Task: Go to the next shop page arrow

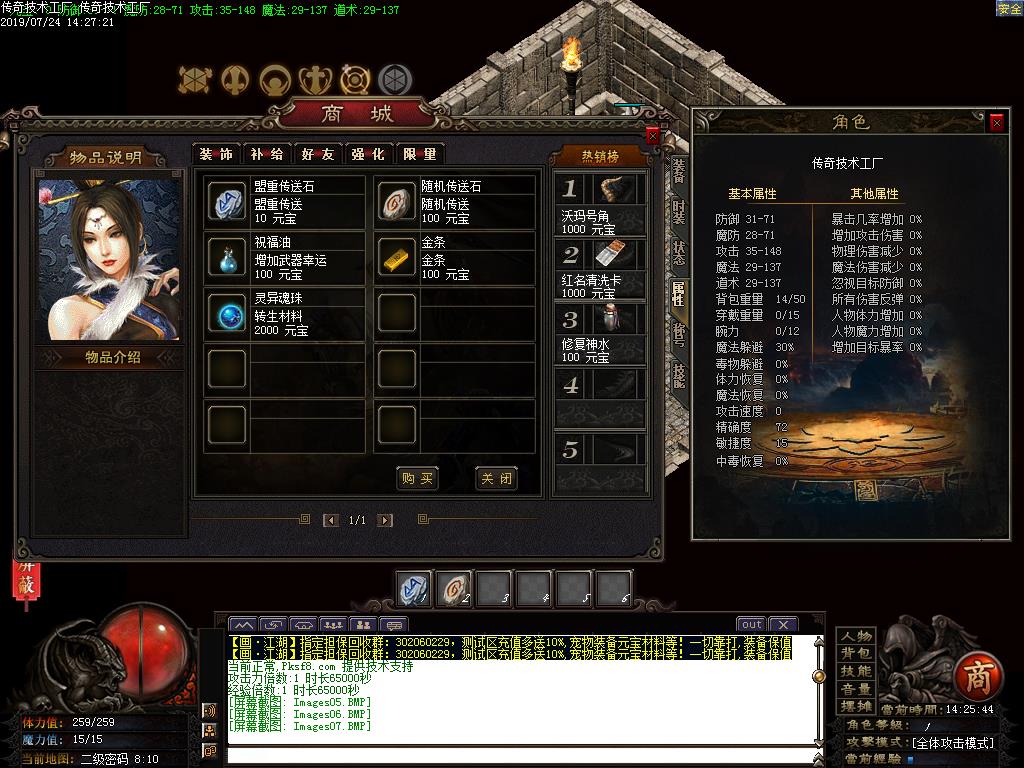Action: 385,520
